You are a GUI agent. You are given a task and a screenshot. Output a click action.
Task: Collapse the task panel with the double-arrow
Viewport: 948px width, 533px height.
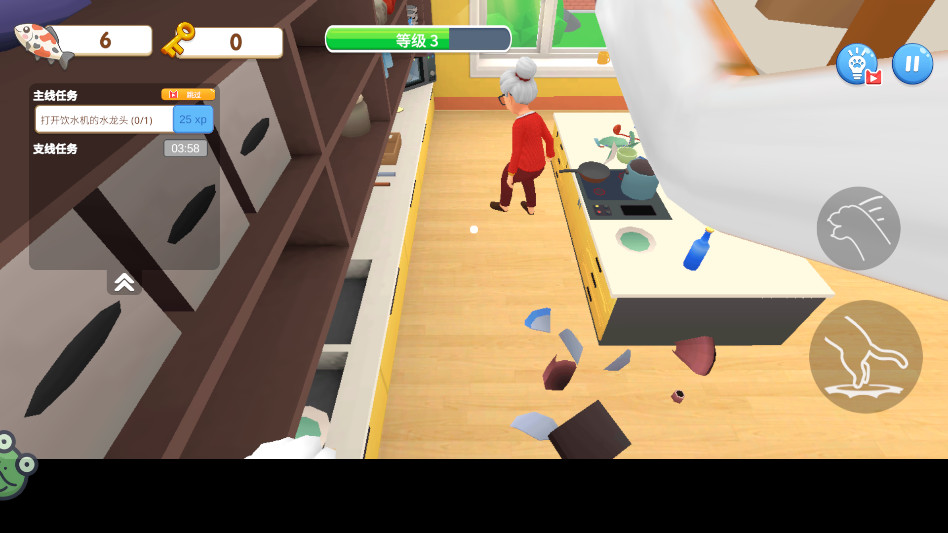point(124,283)
